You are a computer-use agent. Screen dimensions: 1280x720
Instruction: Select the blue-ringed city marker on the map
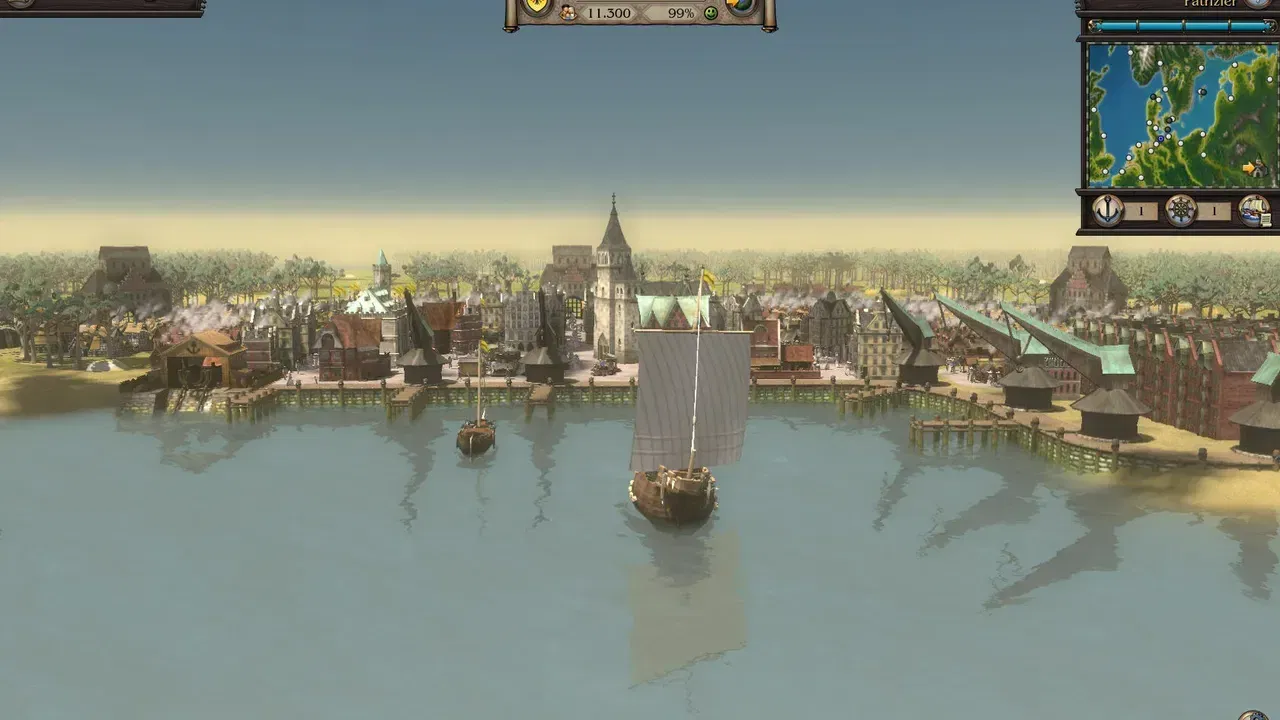click(x=1161, y=138)
